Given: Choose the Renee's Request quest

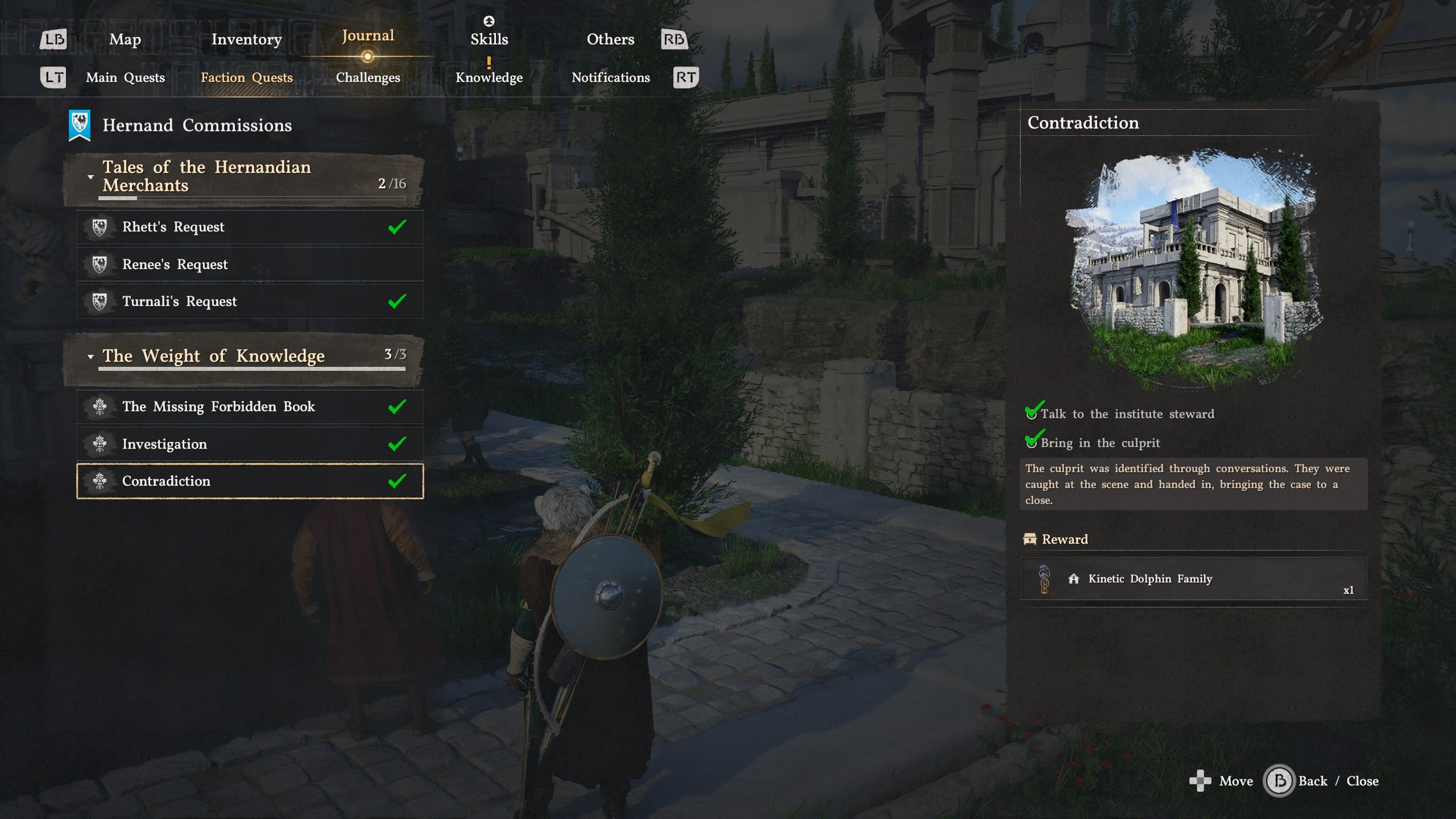Looking at the screenshot, I should point(250,264).
